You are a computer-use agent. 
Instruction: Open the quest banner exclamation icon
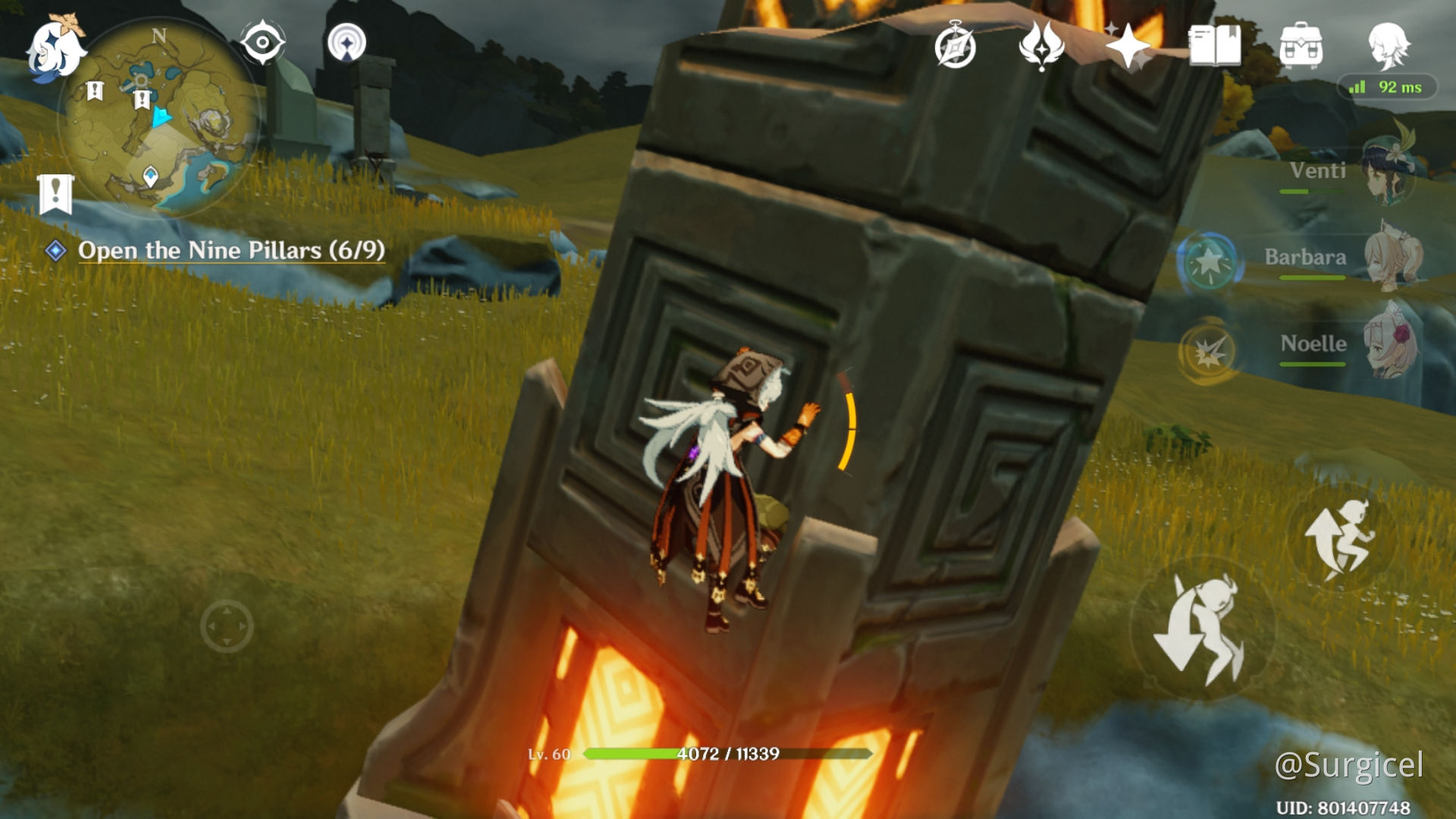point(55,194)
